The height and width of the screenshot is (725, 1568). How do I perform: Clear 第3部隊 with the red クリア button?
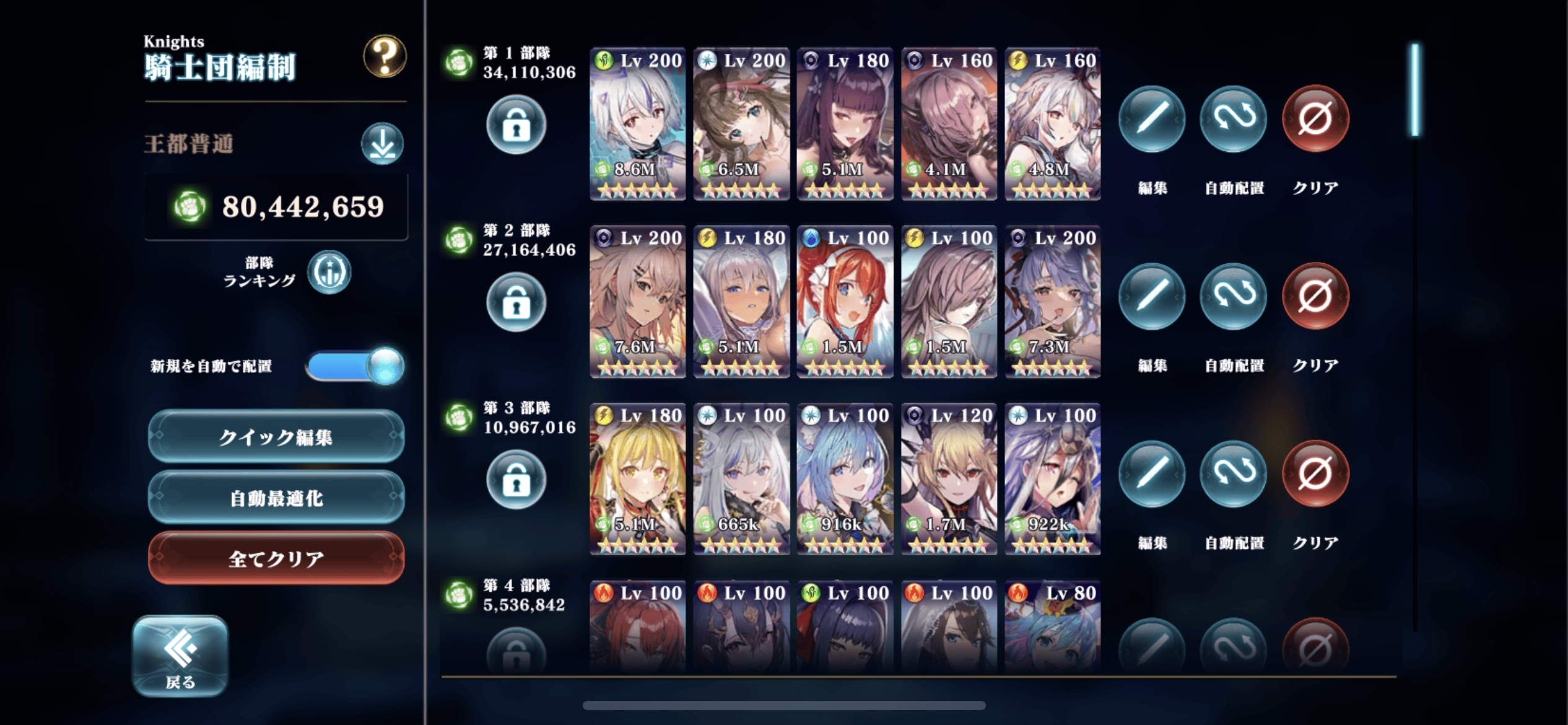[1315, 474]
